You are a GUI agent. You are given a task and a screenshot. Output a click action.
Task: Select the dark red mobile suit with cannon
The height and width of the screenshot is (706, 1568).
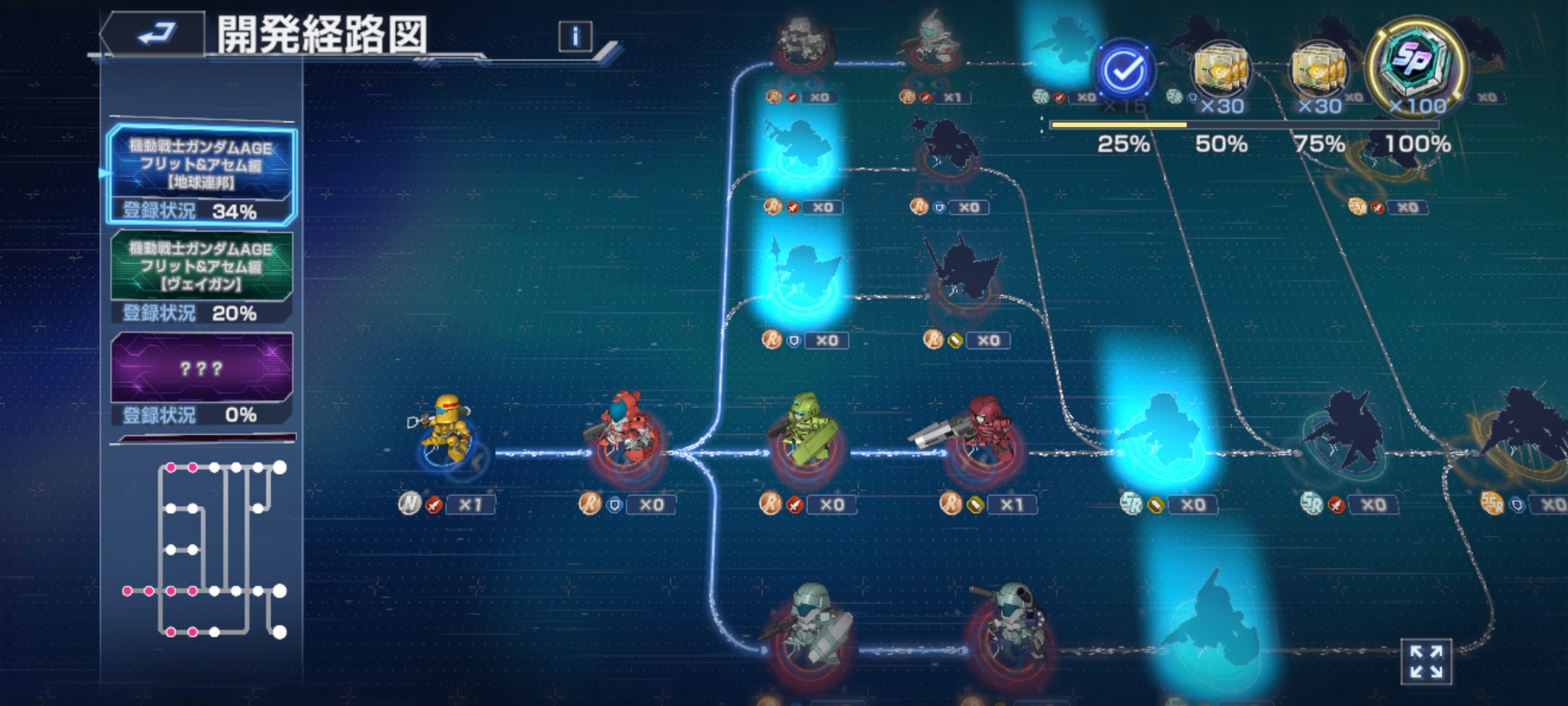[x=980, y=435]
